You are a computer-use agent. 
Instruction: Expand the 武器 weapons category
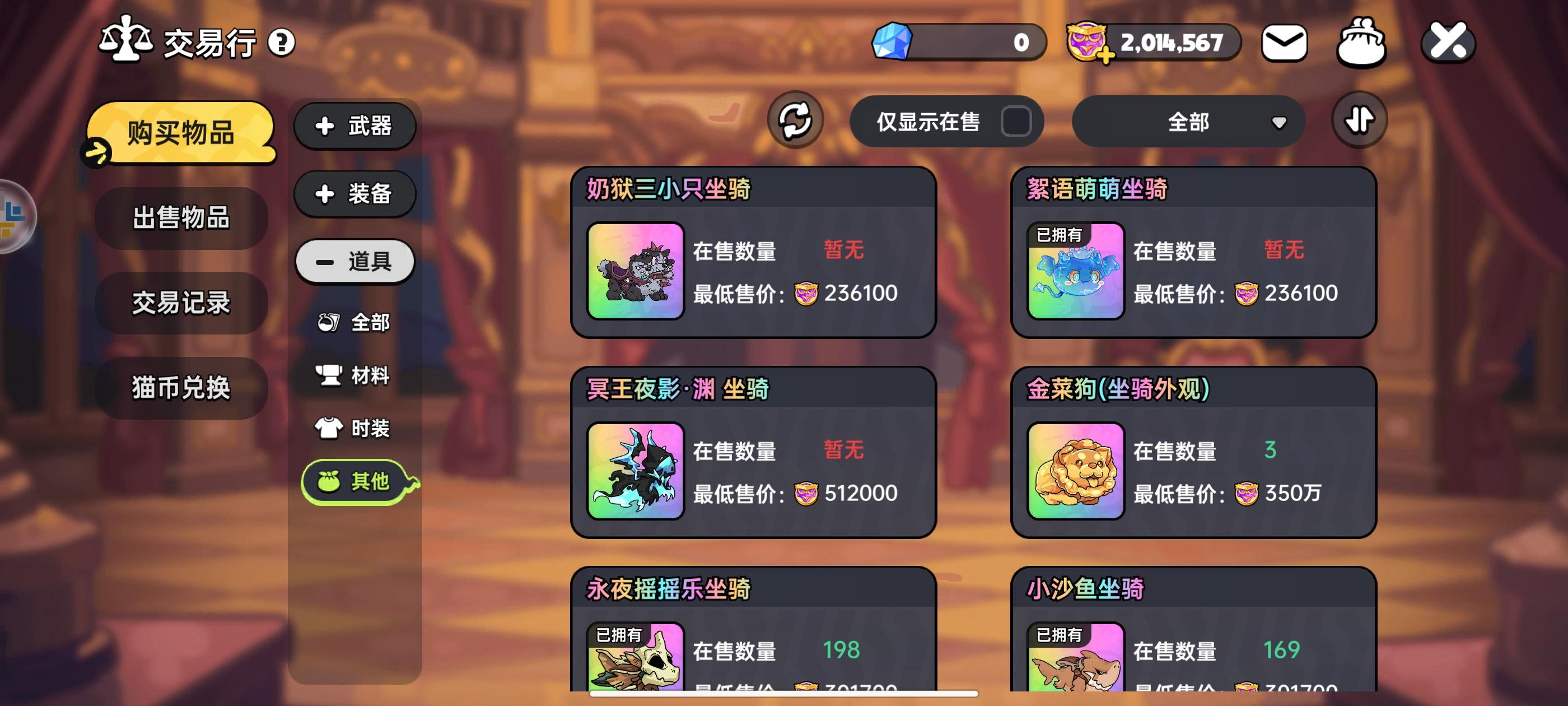click(355, 126)
